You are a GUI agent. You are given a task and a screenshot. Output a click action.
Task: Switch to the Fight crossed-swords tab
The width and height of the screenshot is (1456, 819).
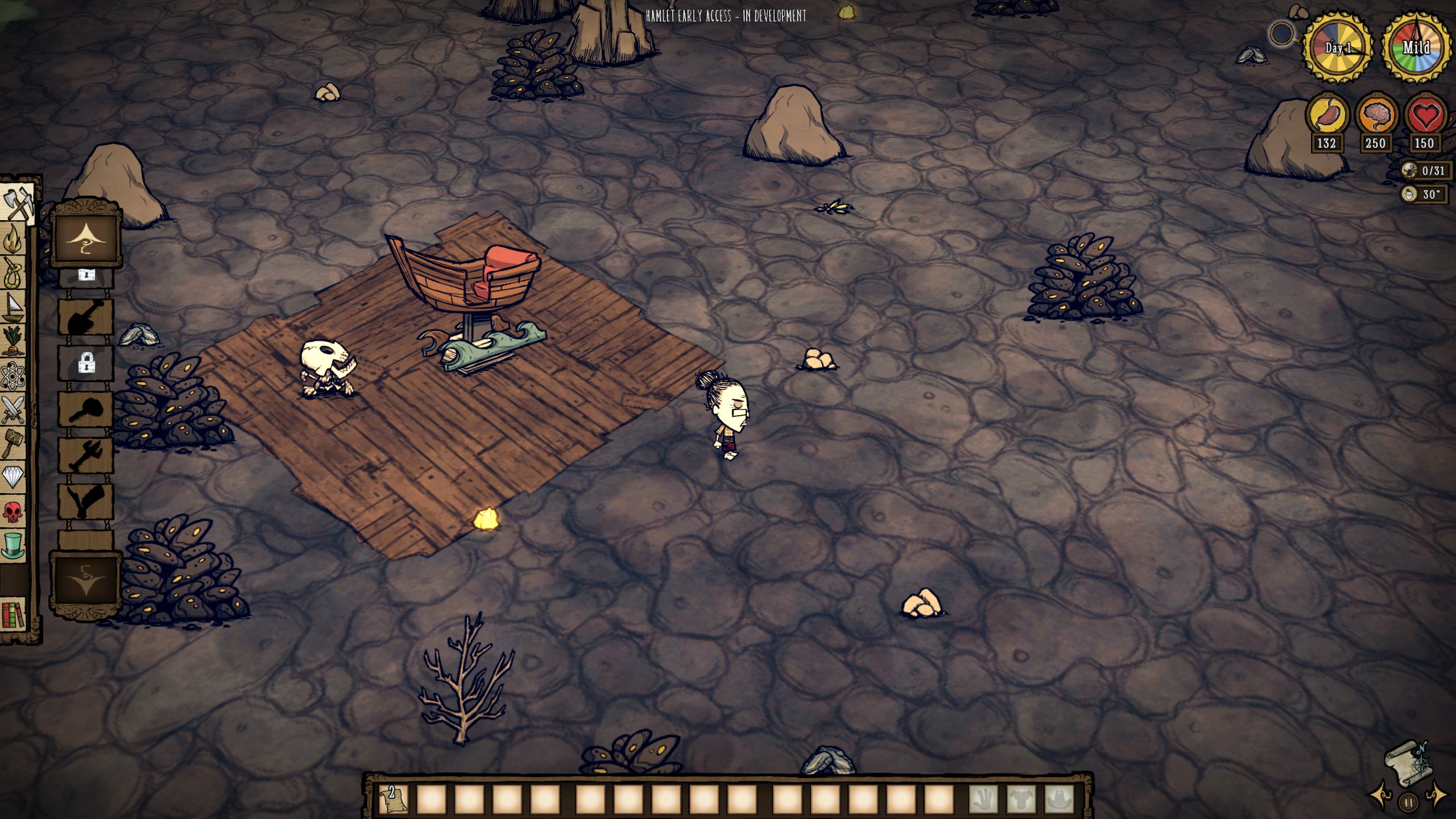point(14,409)
